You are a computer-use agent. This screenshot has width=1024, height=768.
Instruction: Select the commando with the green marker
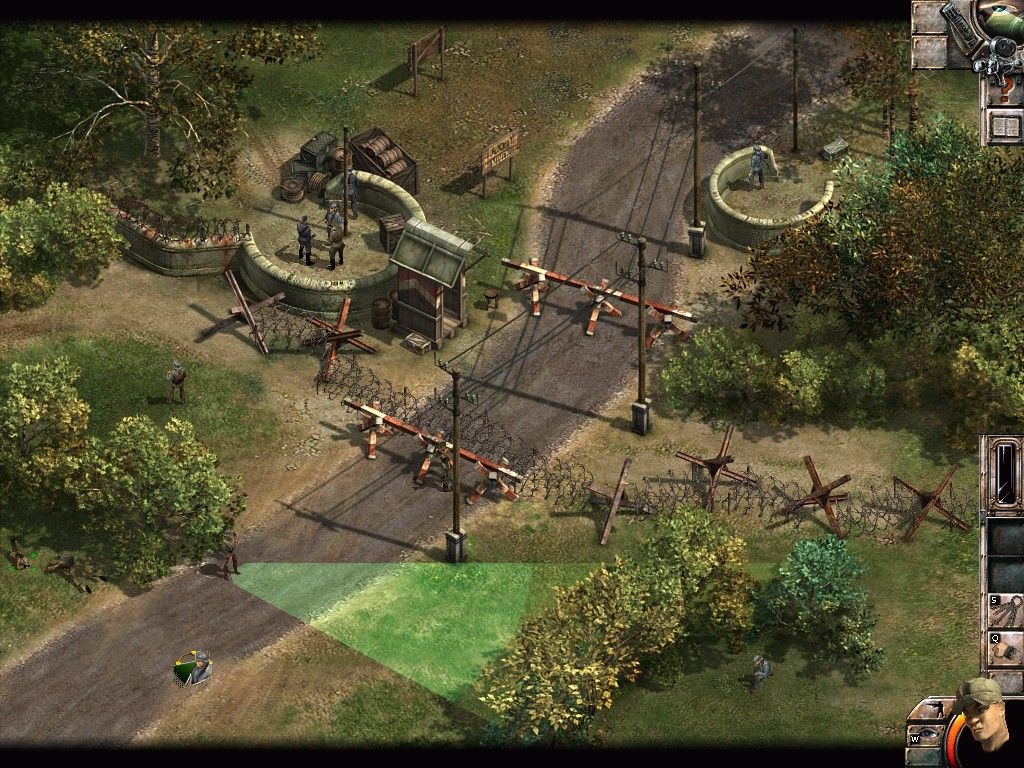click(x=195, y=667)
